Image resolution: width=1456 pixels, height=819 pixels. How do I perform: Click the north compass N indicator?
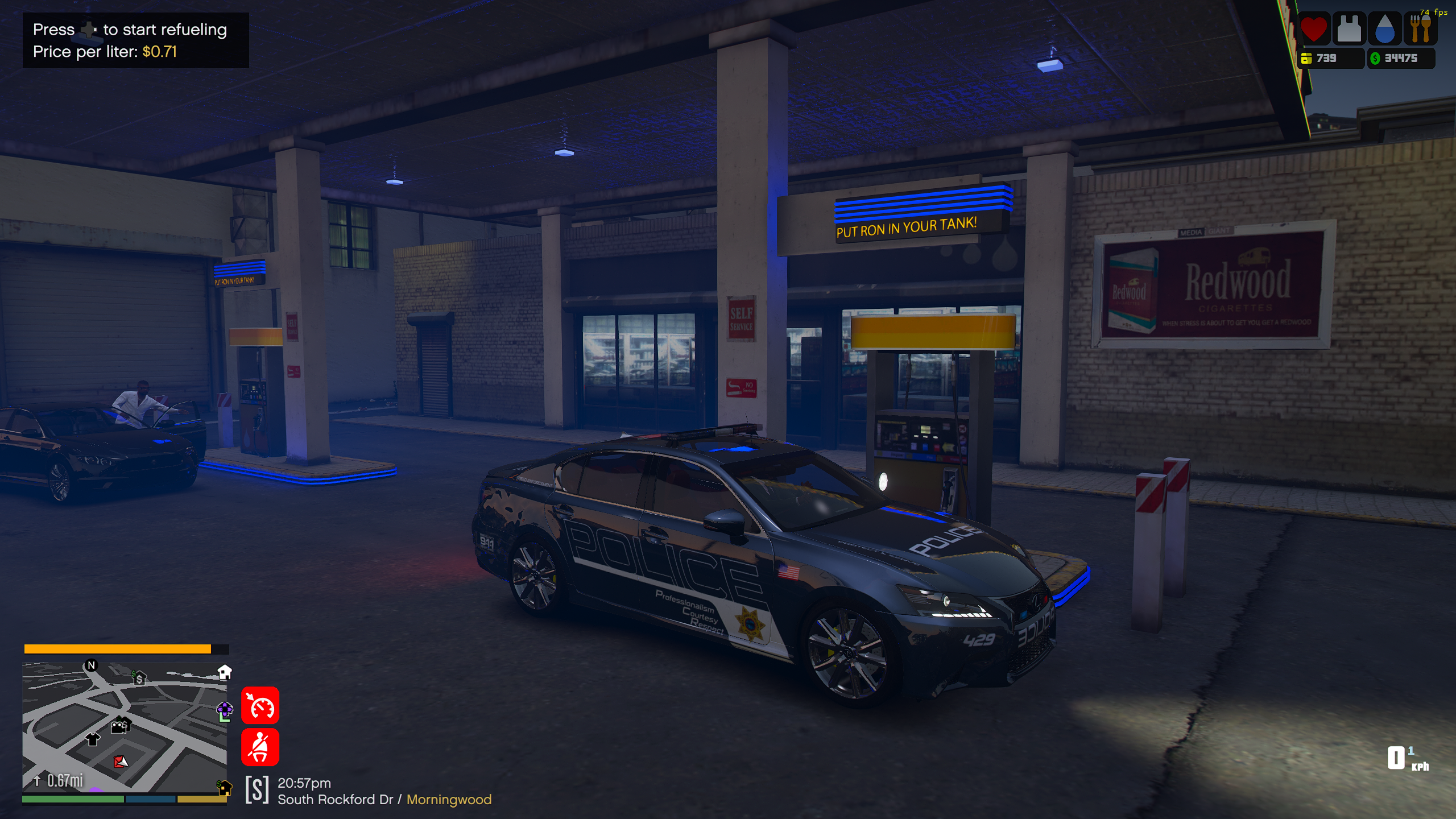pos(91,665)
